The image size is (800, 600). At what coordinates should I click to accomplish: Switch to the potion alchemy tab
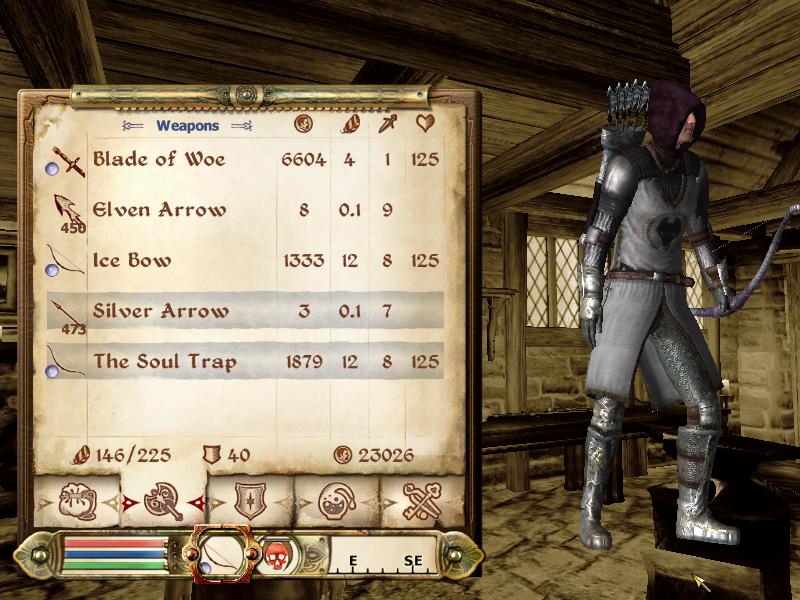click(x=335, y=499)
